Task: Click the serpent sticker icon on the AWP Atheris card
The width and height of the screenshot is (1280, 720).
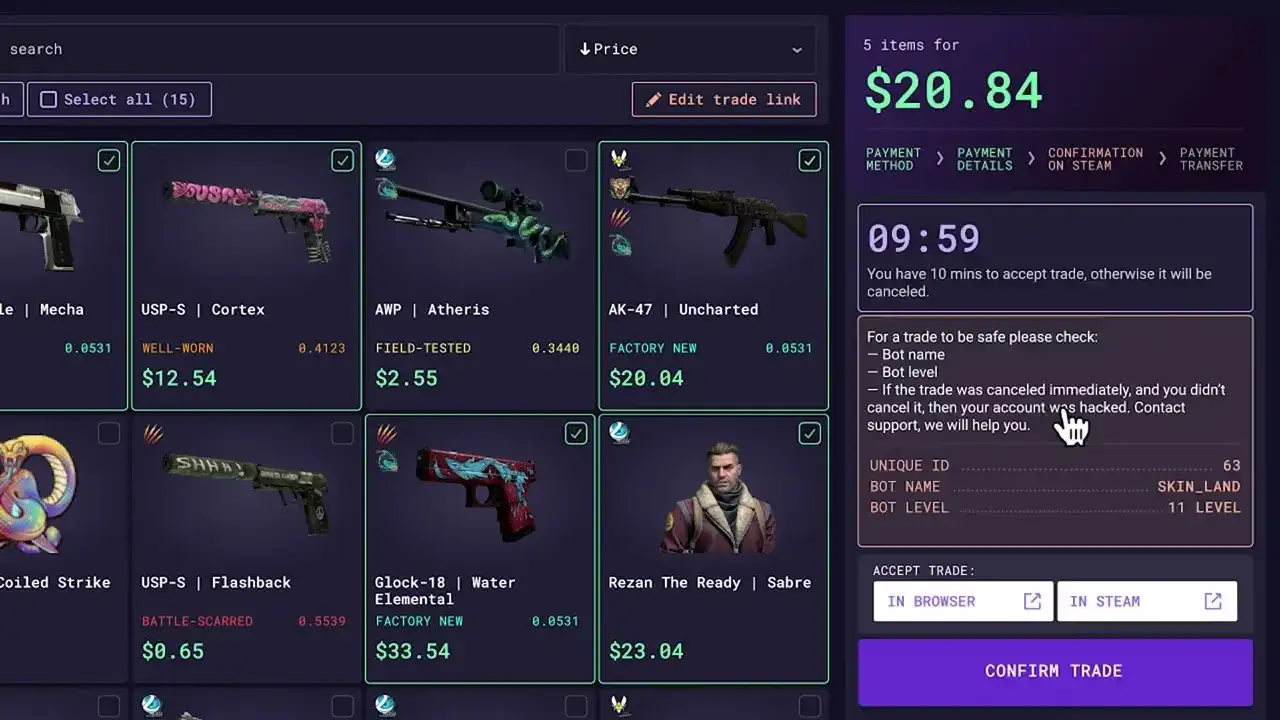Action: pos(387,188)
